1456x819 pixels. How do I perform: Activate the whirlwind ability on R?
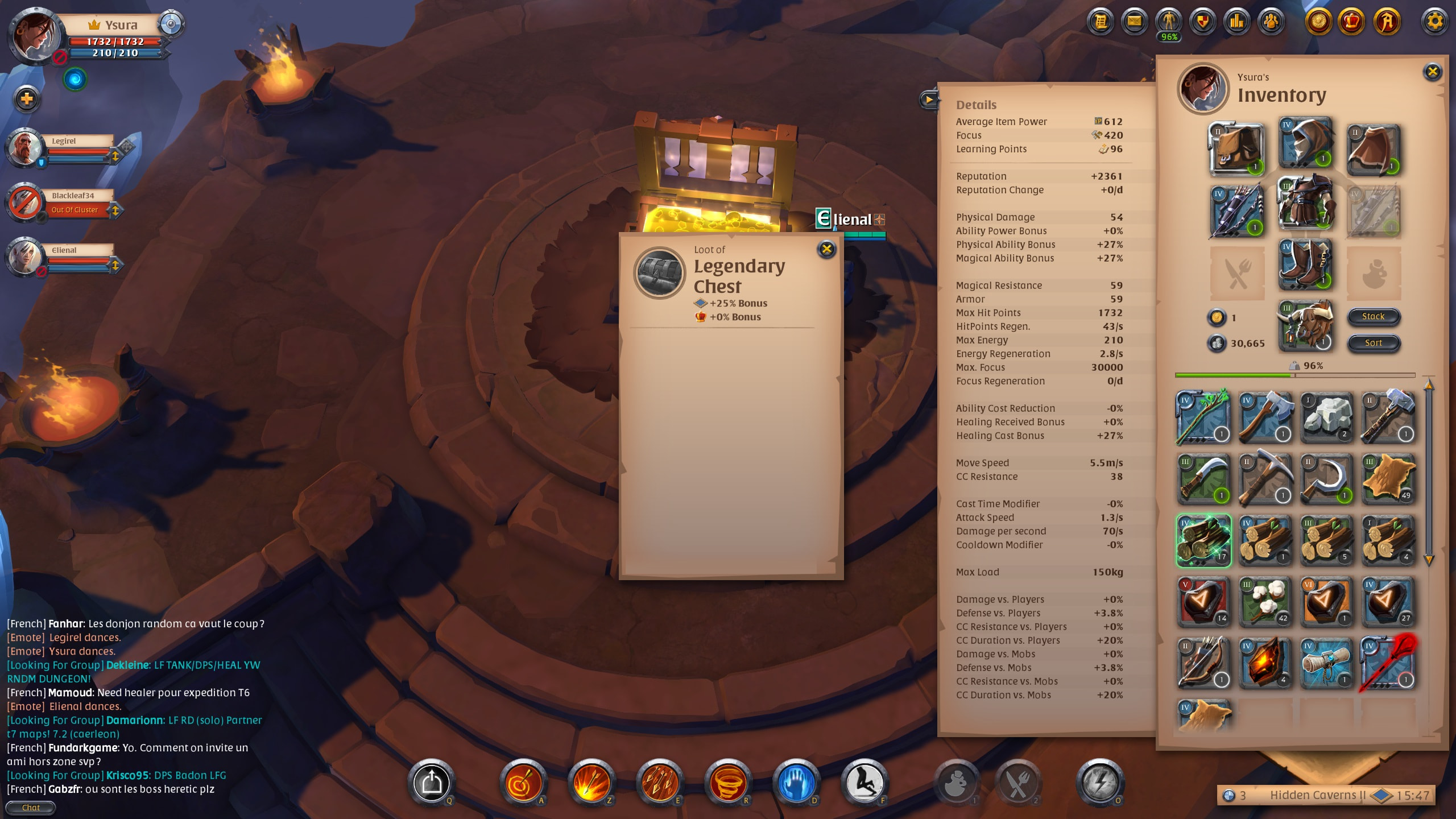[728, 783]
